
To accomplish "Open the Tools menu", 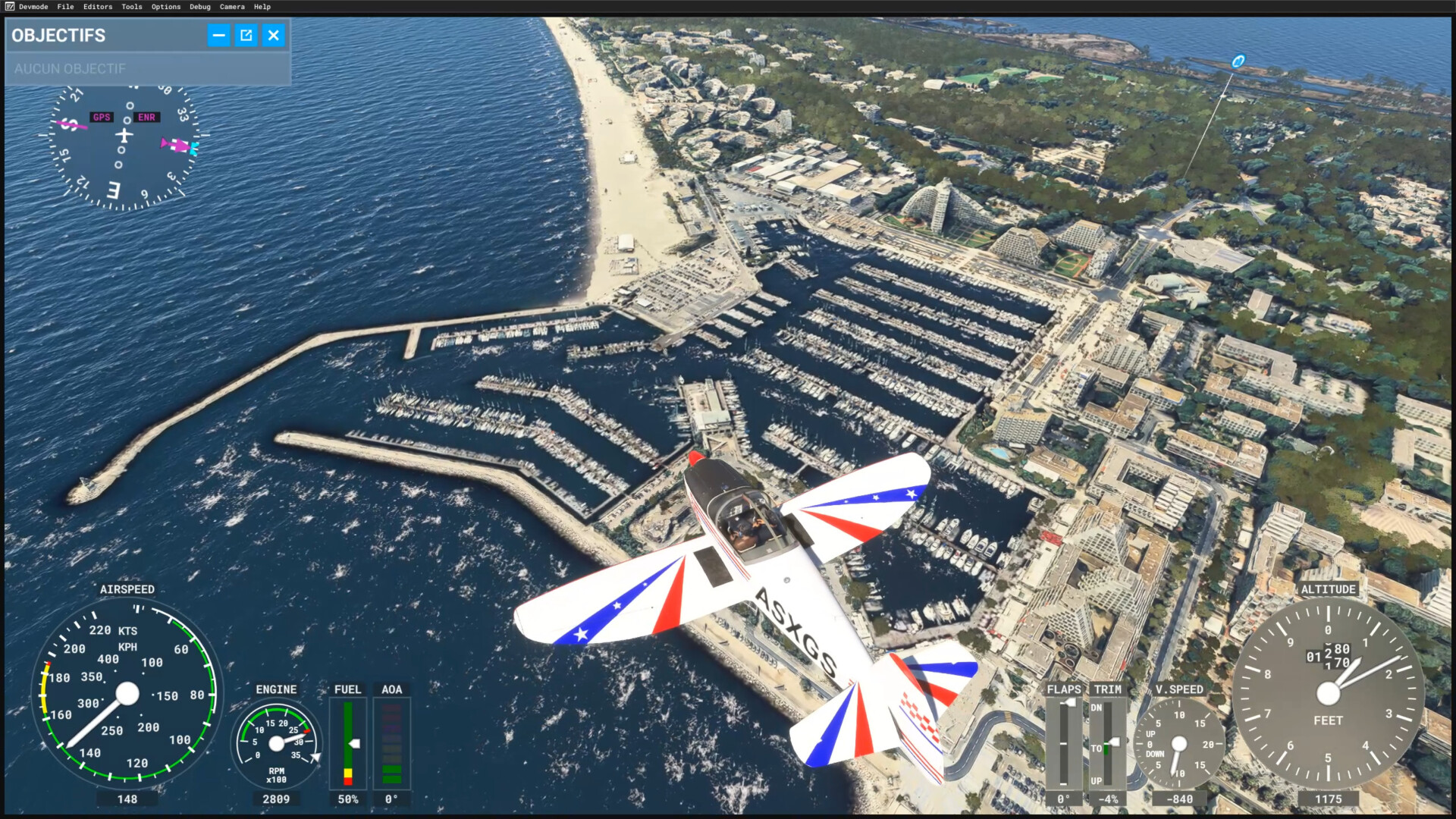I will coord(132,7).
